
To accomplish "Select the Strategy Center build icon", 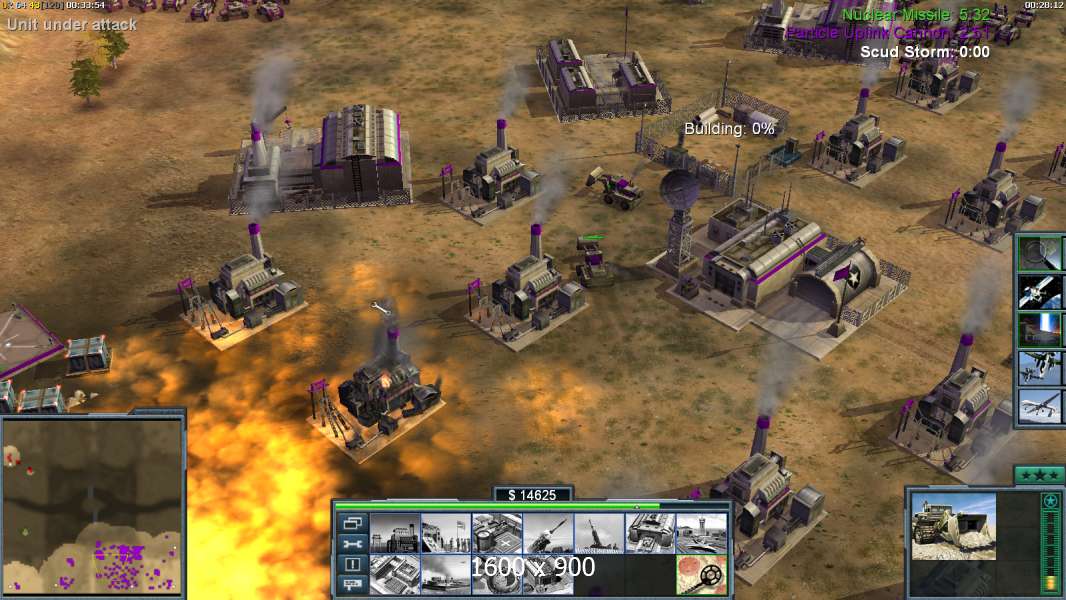I will click(x=394, y=574).
